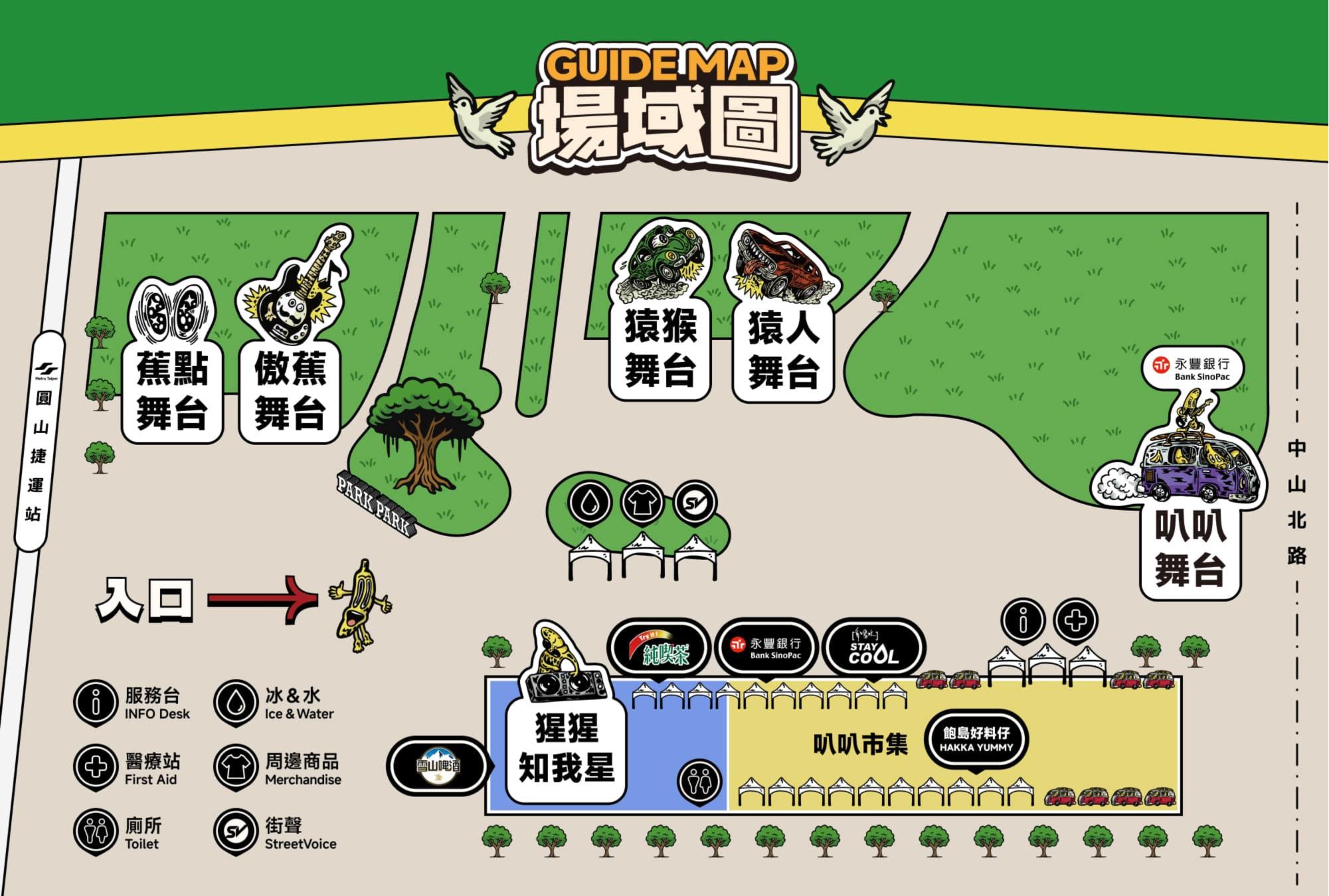
Task: Click the 純喫茶 sponsor booth marker
Action: coord(659,648)
